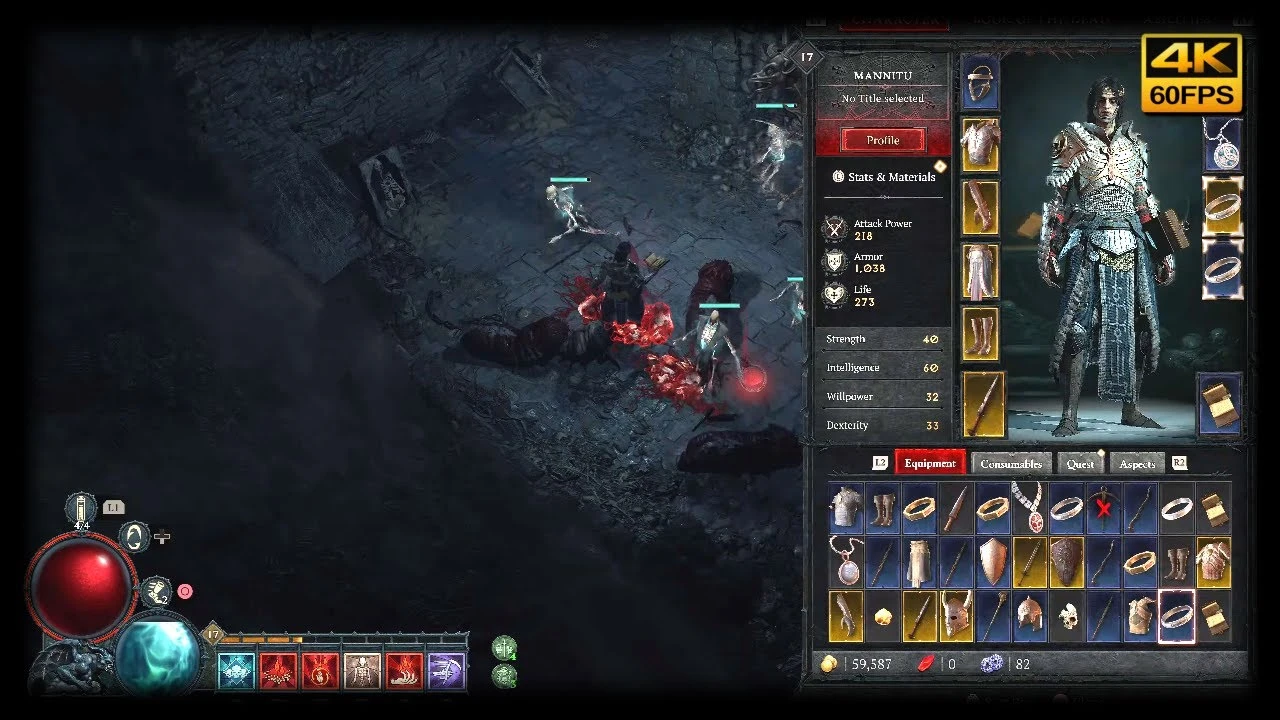The width and height of the screenshot is (1280, 720).
Task: Select the red gem necklace in inventory
Action: [x=1029, y=508]
